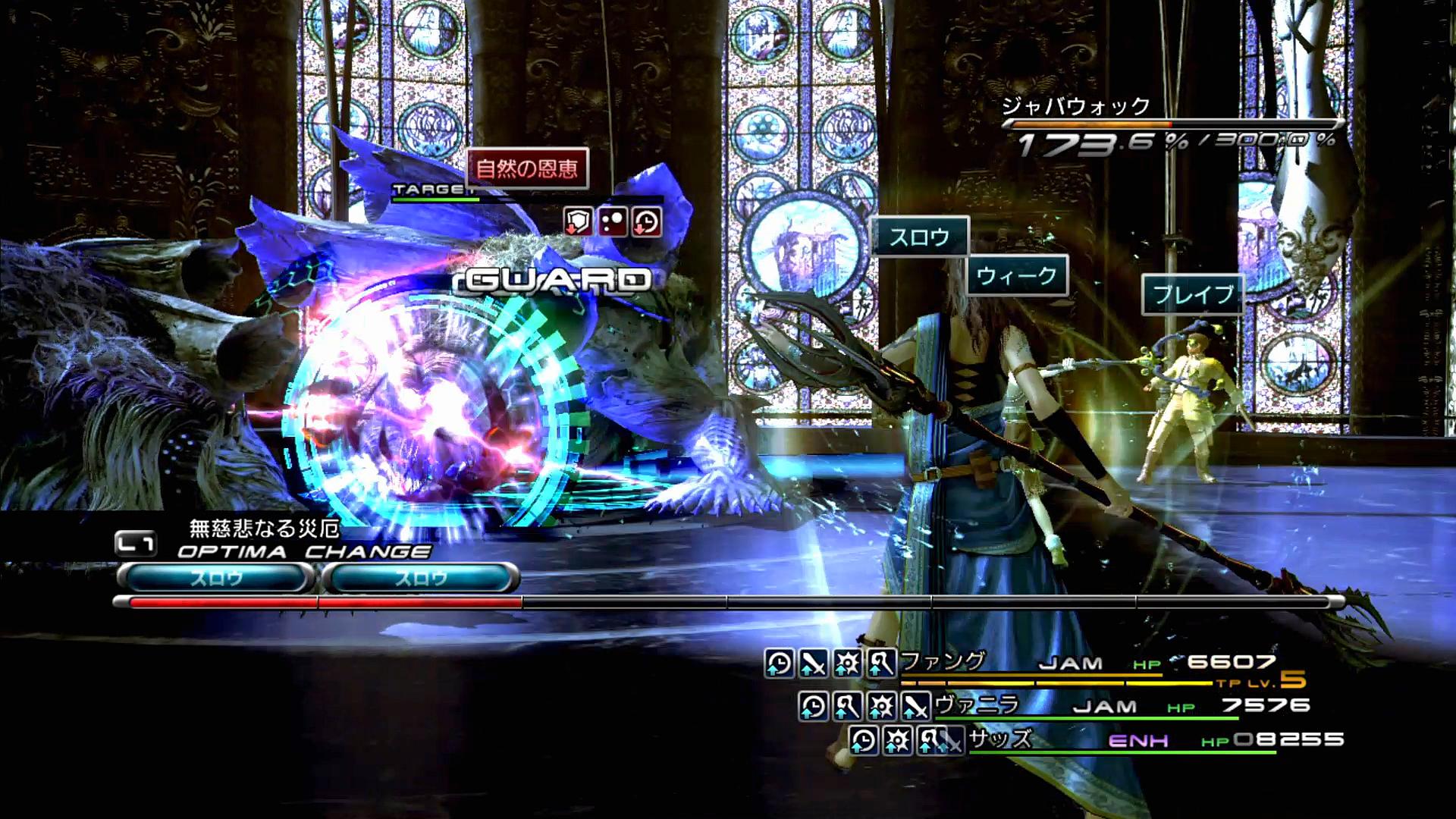Click the ジャバウォック enemy name
Screen dimensions: 1456x819
pos(1076,107)
